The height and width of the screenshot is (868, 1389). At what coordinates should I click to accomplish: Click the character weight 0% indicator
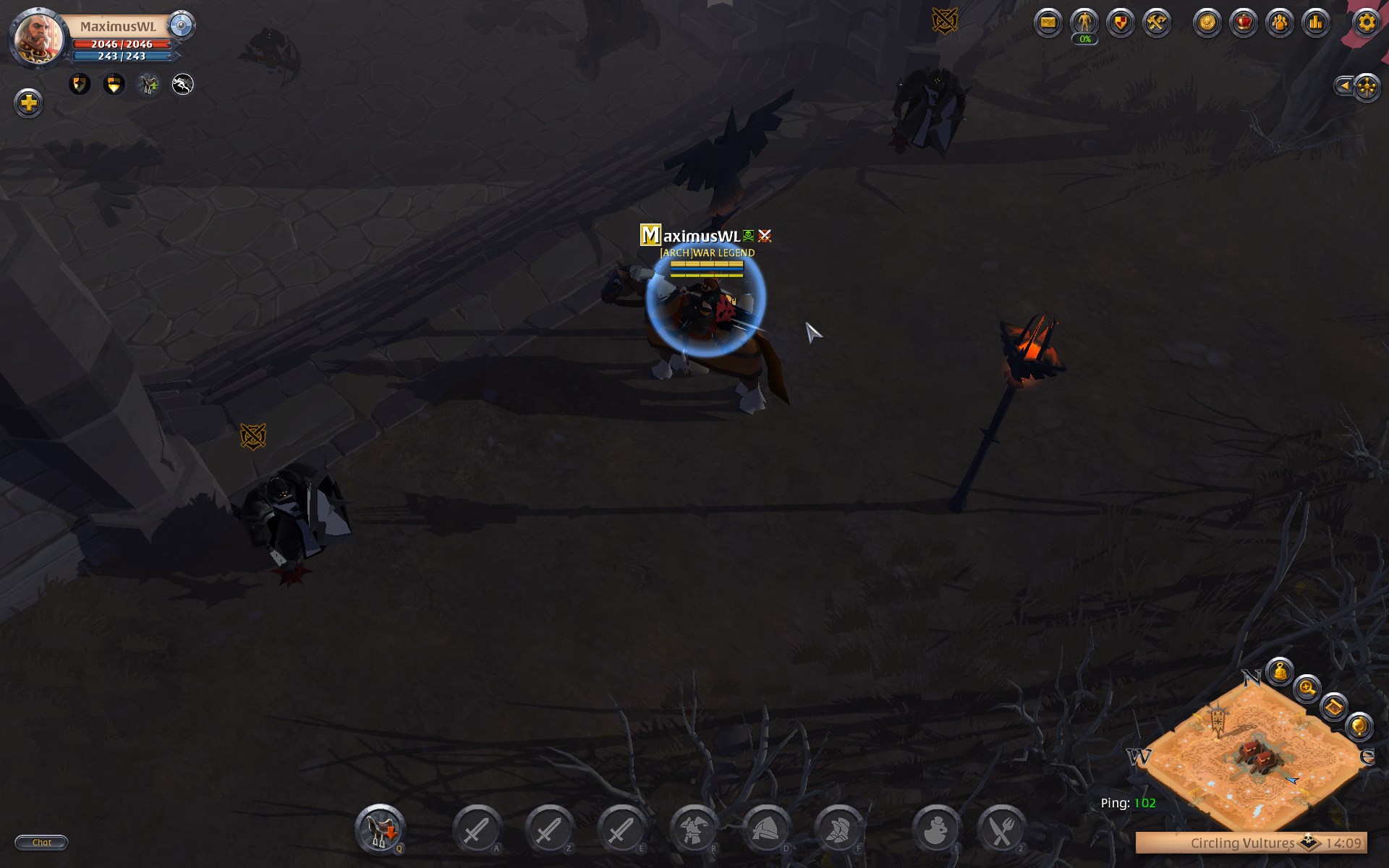point(1084,38)
